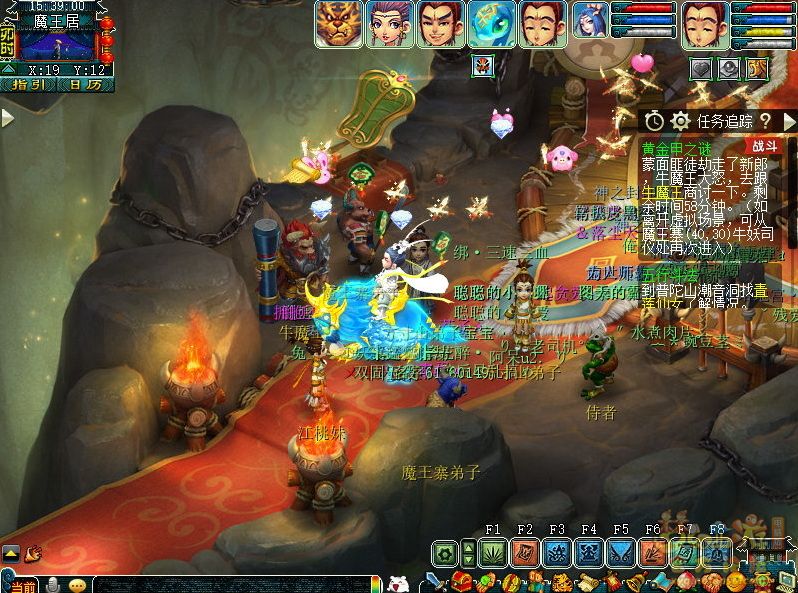Activate the F4 skill slot
Image resolution: width=798 pixels, height=593 pixels.
589,553
